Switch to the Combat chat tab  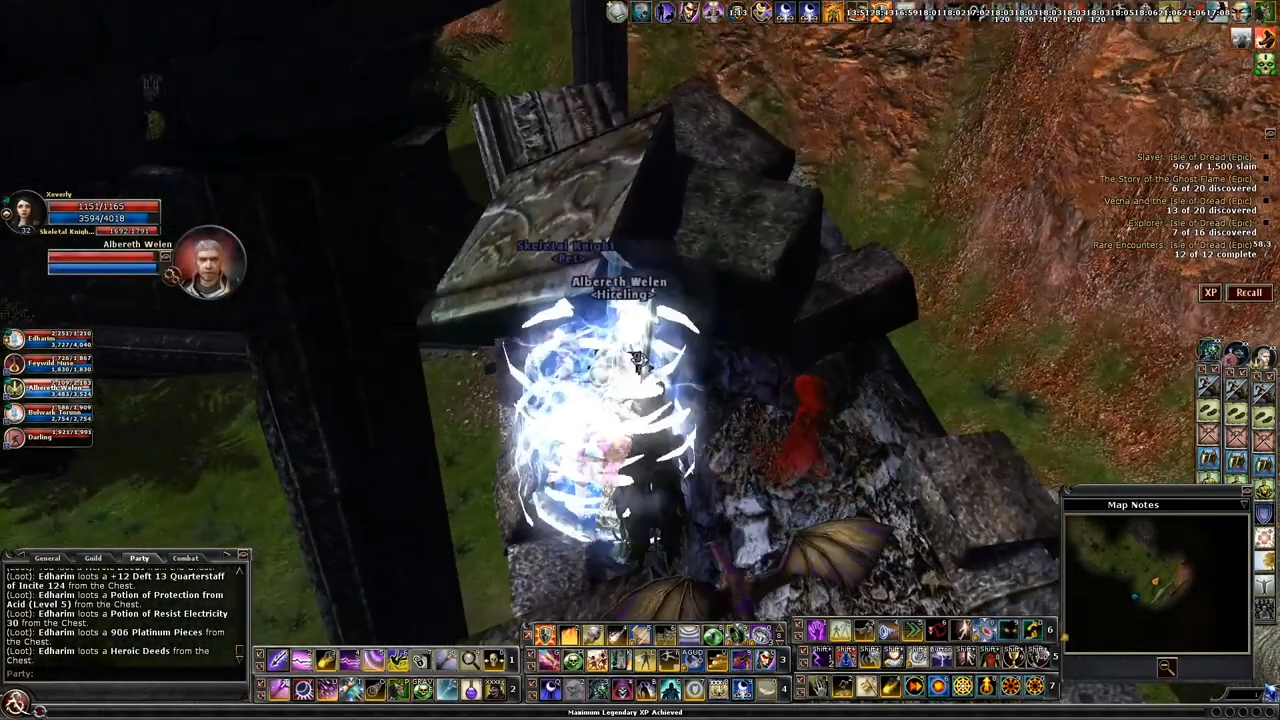(x=185, y=558)
